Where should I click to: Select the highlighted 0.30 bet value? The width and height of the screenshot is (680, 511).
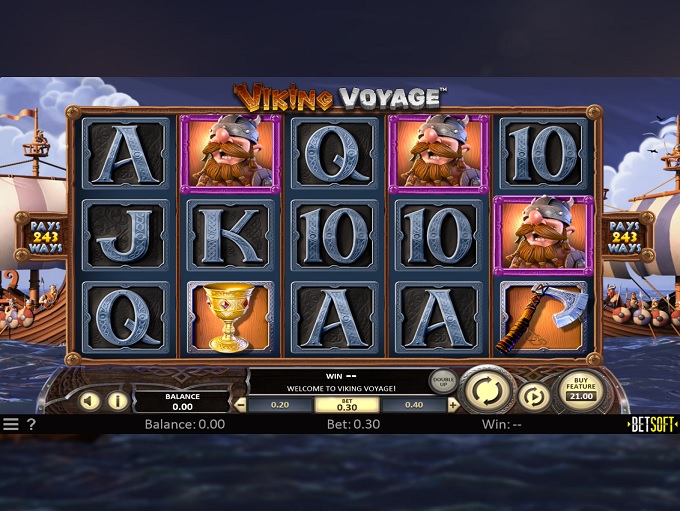tap(347, 405)
